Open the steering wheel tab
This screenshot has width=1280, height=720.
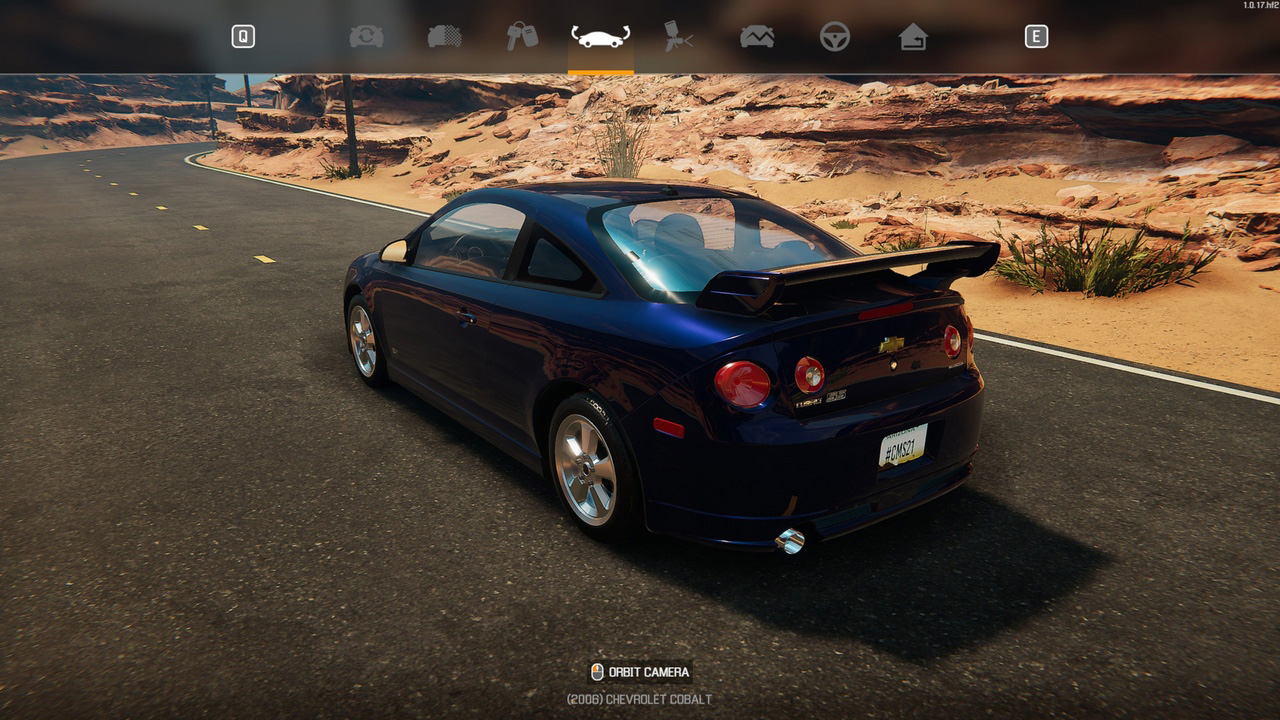click(x=835, y=37)
